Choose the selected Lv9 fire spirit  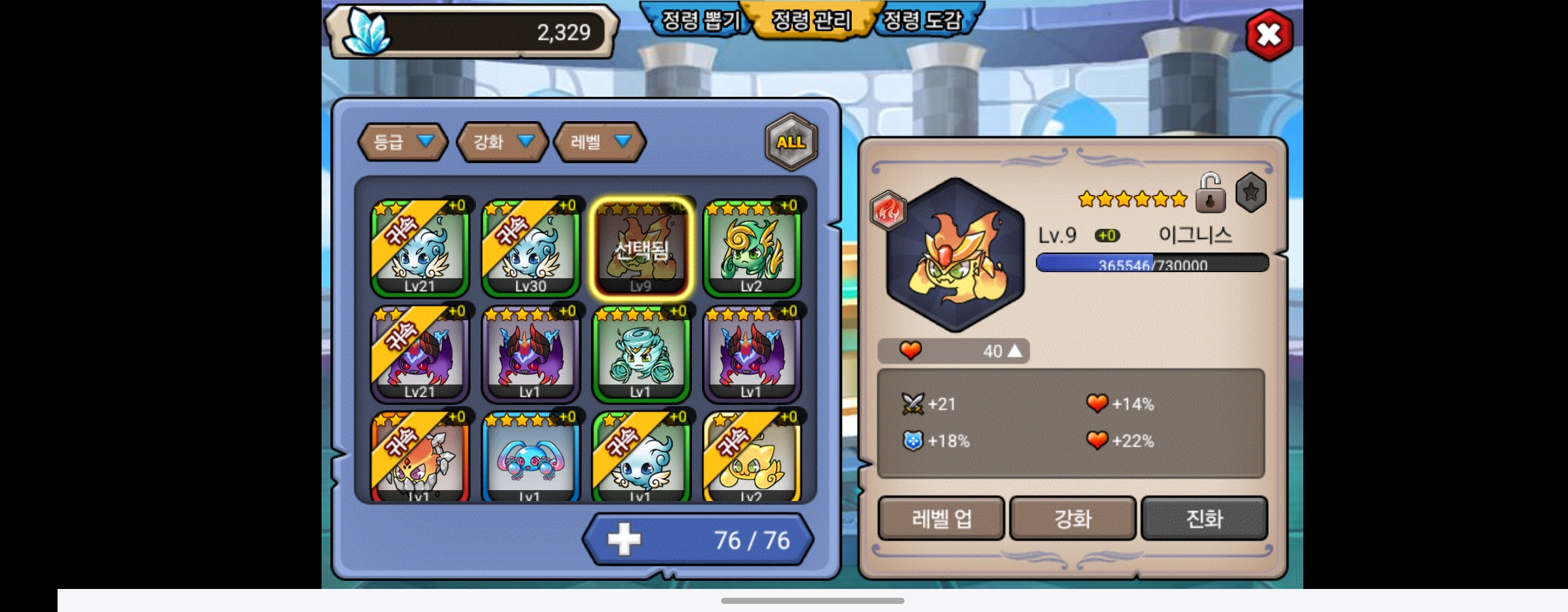(x=640, y=248)
